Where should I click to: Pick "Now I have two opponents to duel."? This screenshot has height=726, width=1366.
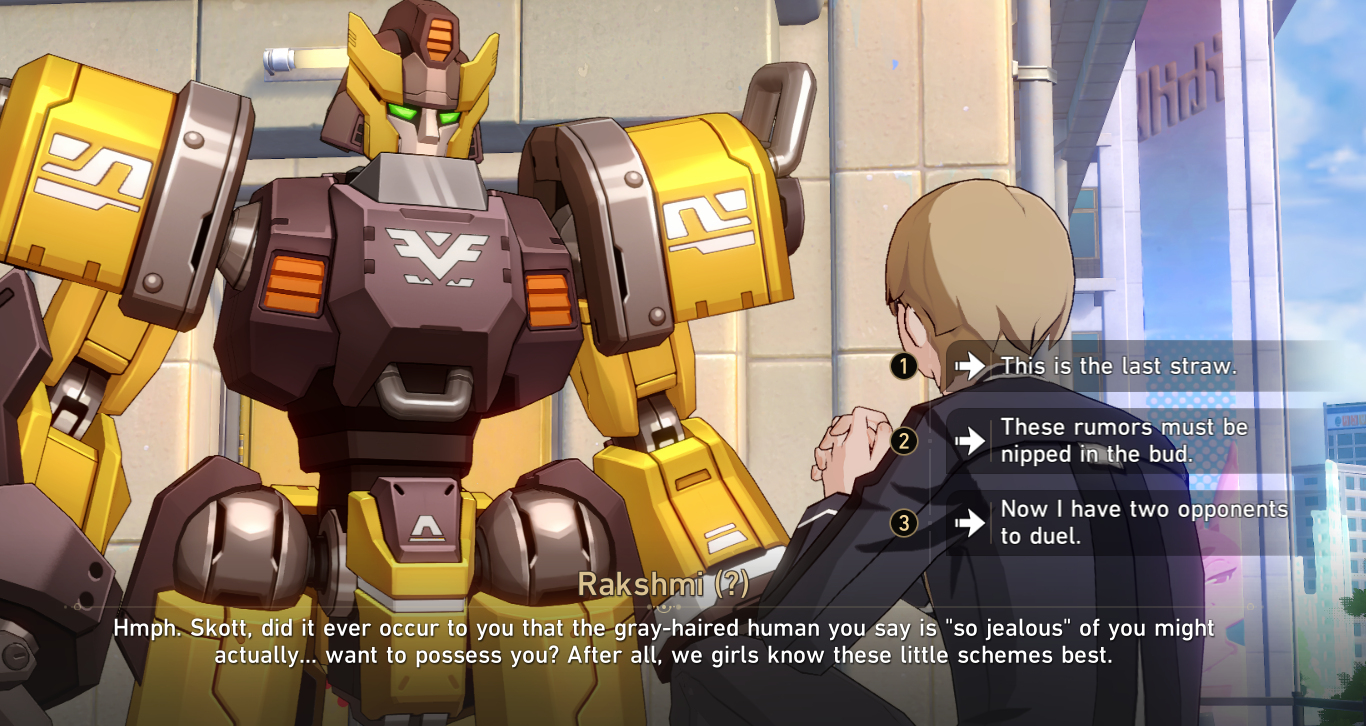[1143, 522]
